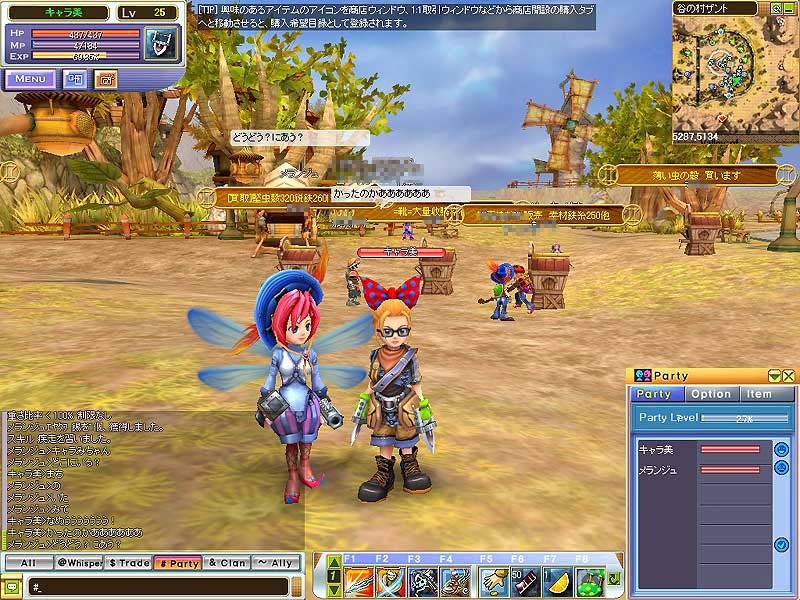Minimize the minimap with the green button
This screenshot has height=600, width=800.
790,9
